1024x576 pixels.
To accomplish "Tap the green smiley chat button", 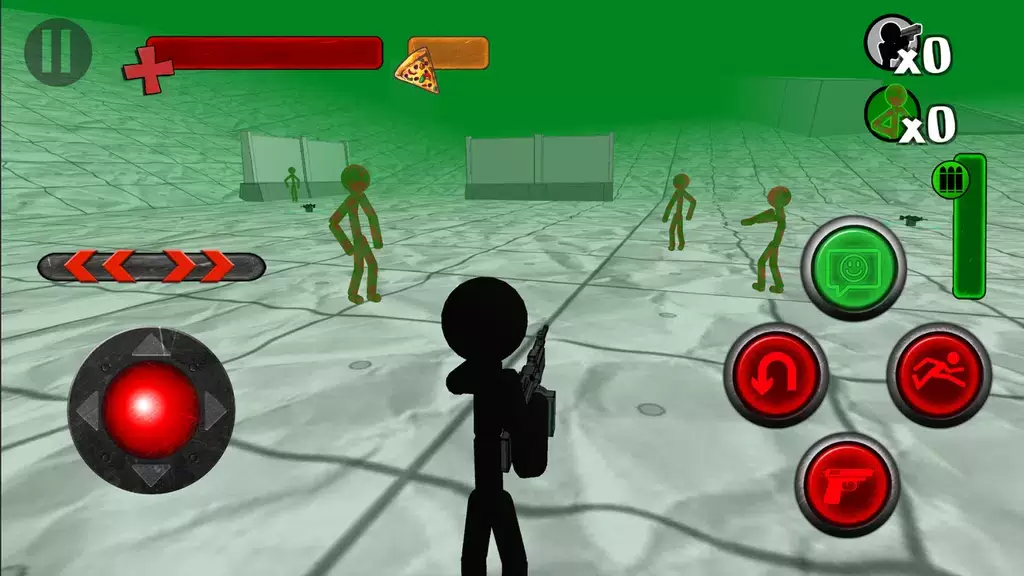I will coord(853,268).
